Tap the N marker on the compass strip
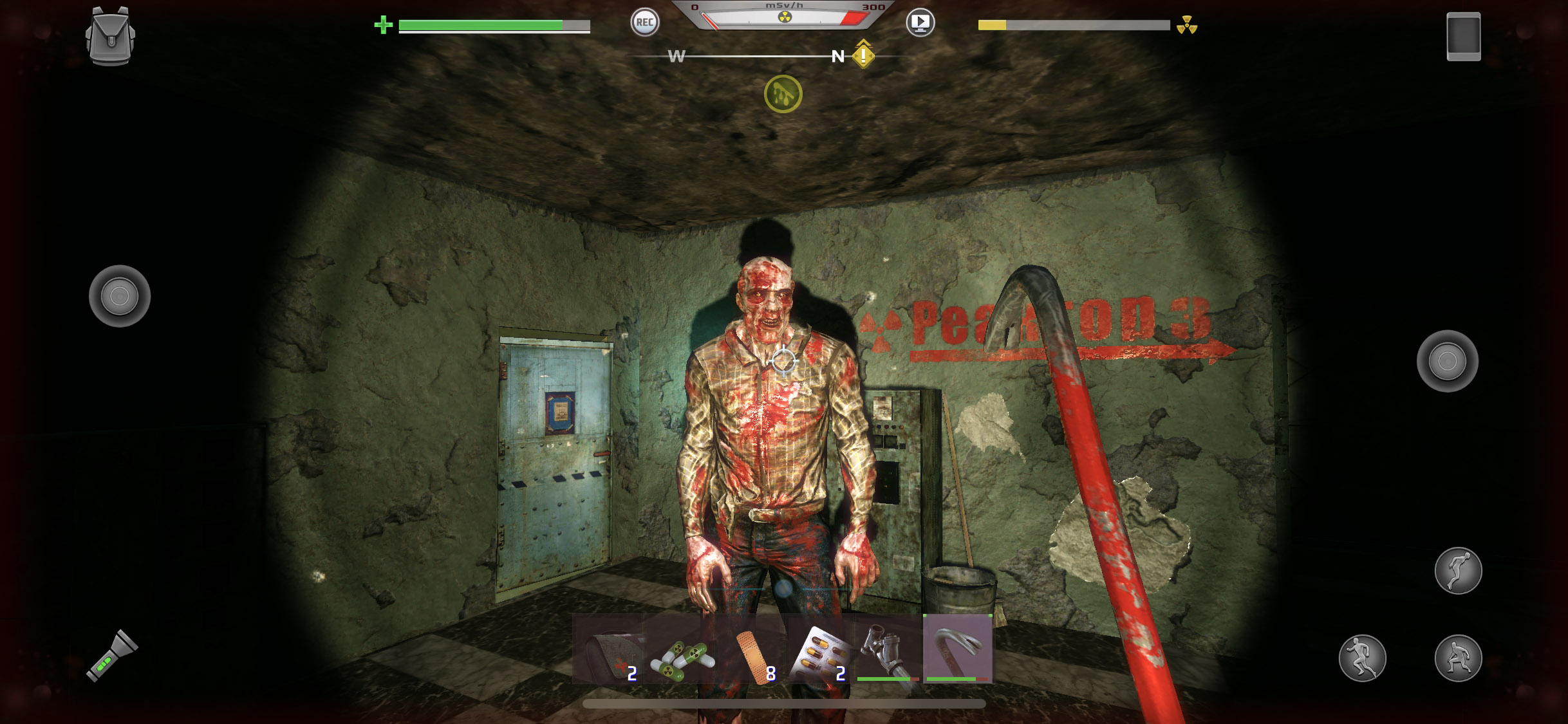The image size is (1568, 724). point(837,57)
